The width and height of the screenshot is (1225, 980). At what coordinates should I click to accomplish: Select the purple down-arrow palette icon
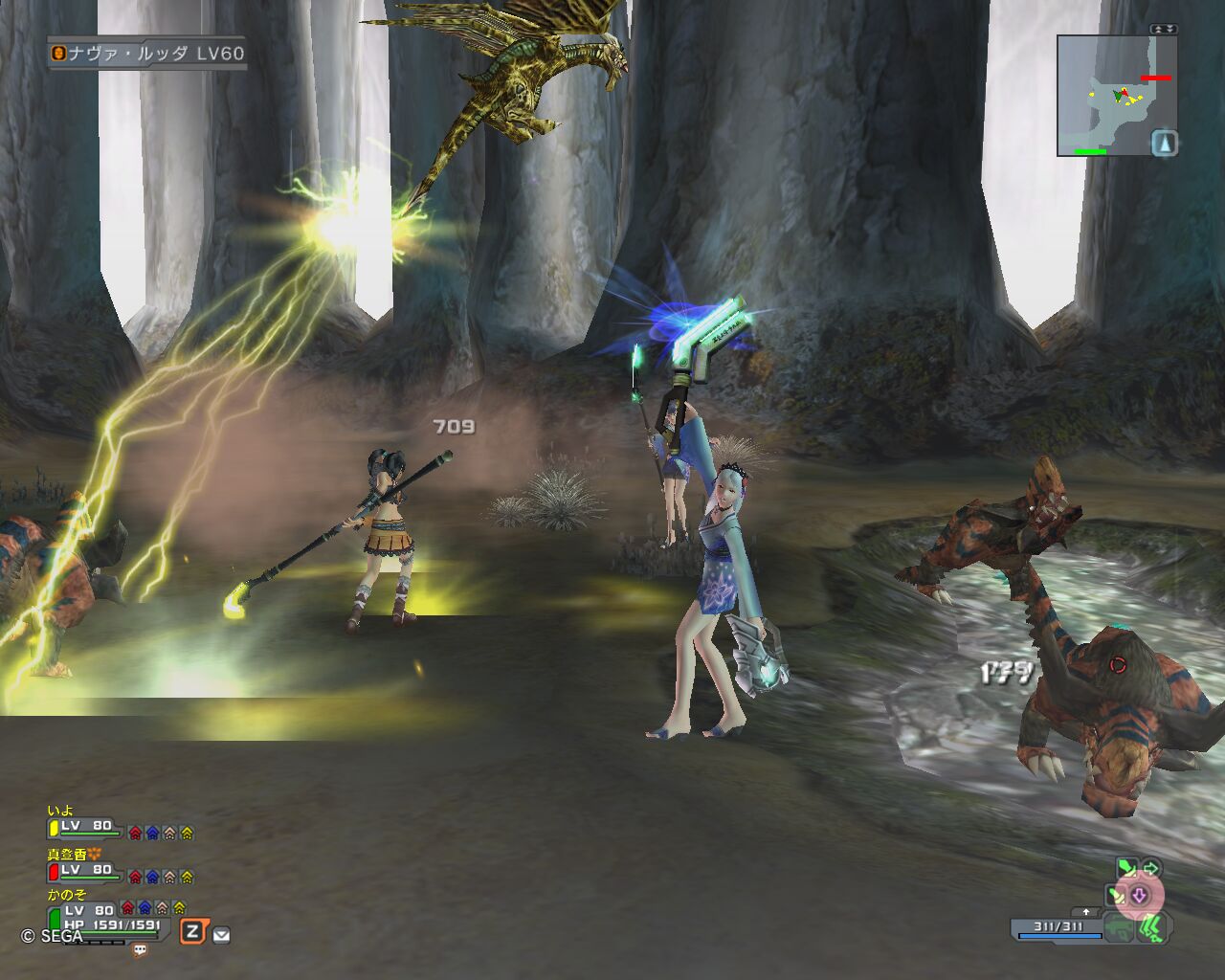coord(1139,897)
